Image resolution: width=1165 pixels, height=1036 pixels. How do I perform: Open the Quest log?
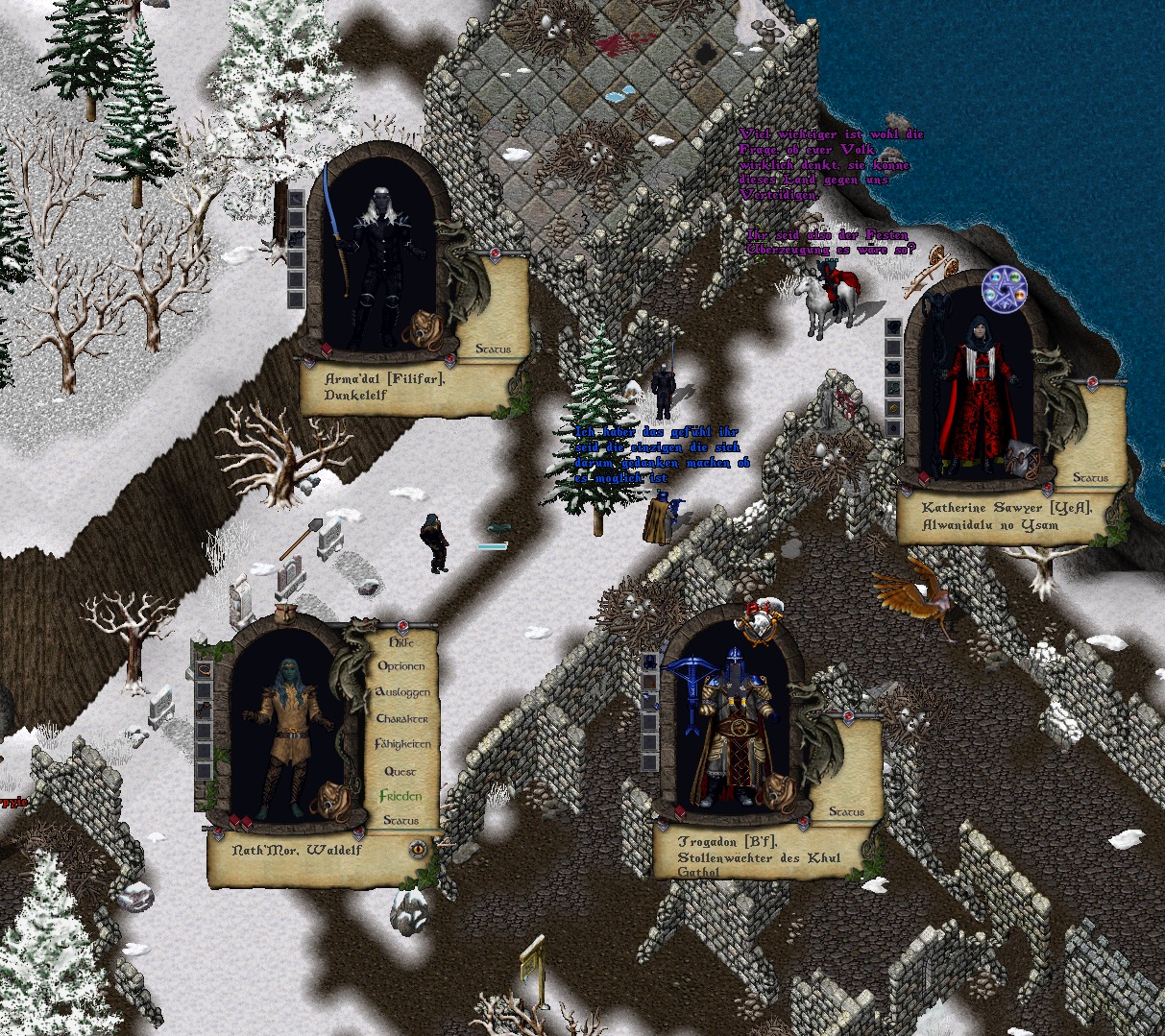coord(400,771)
